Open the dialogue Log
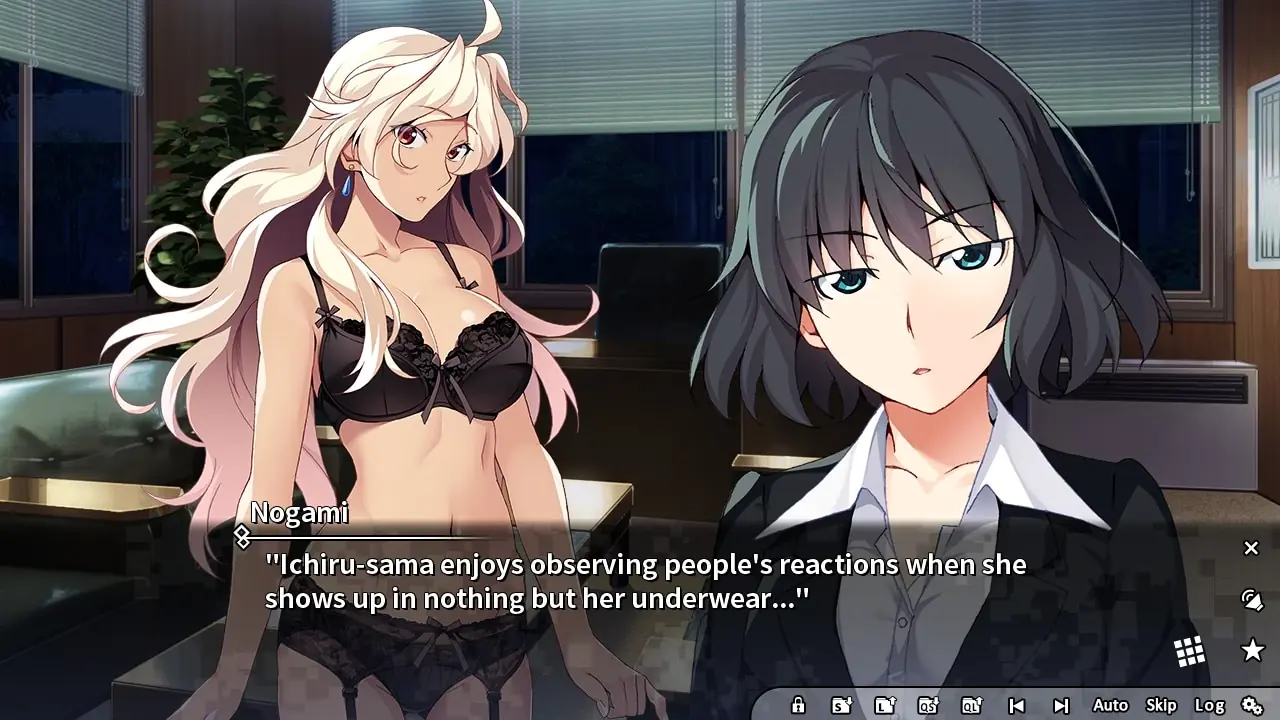This screenshot has width=1280, height=720. pyautogui.click(x=1209, y=705)
